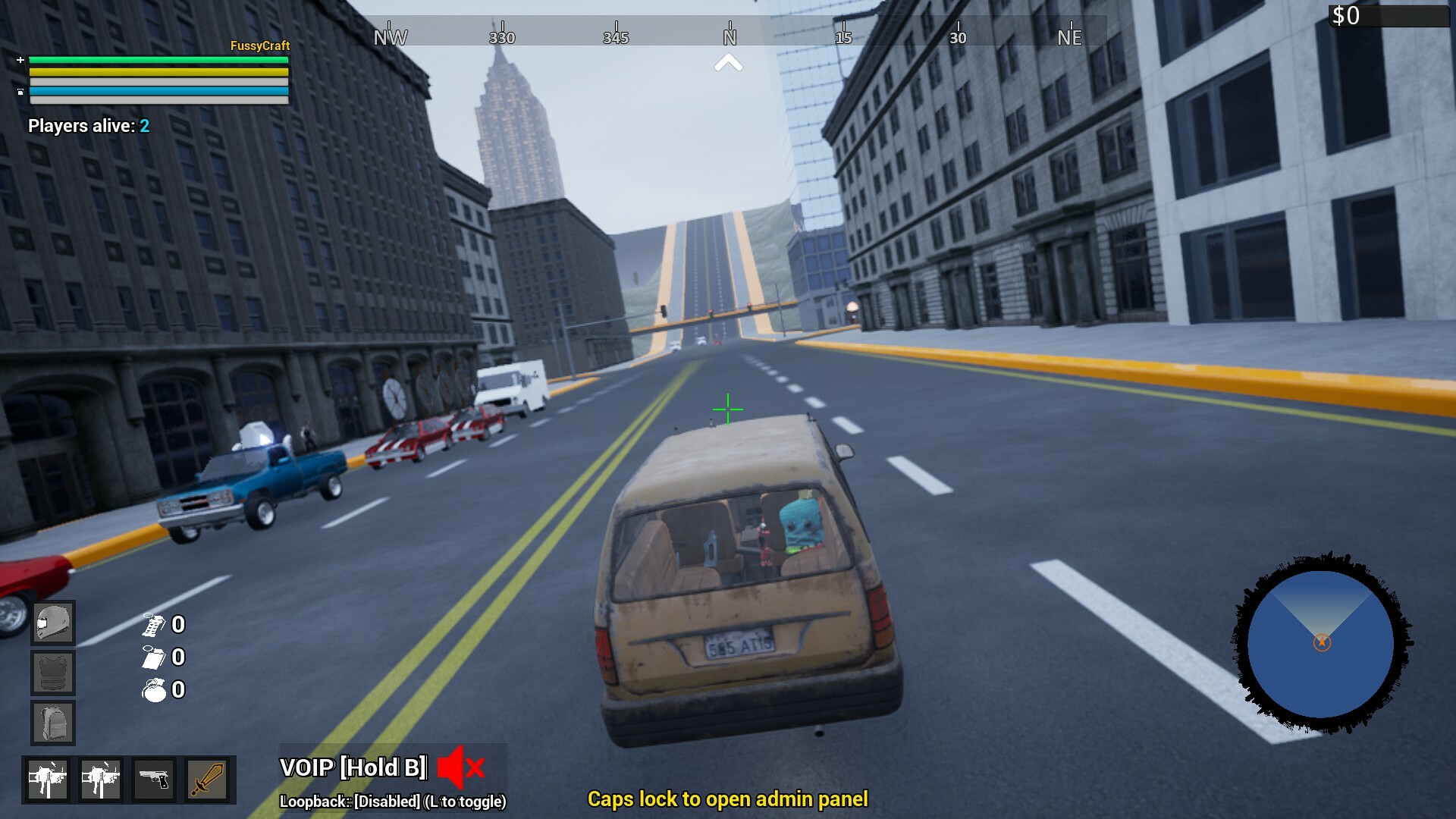Viewport: 1456px width, 819px height.
Task: Open the backpack inventory slot
Action: tap(52, 722)
